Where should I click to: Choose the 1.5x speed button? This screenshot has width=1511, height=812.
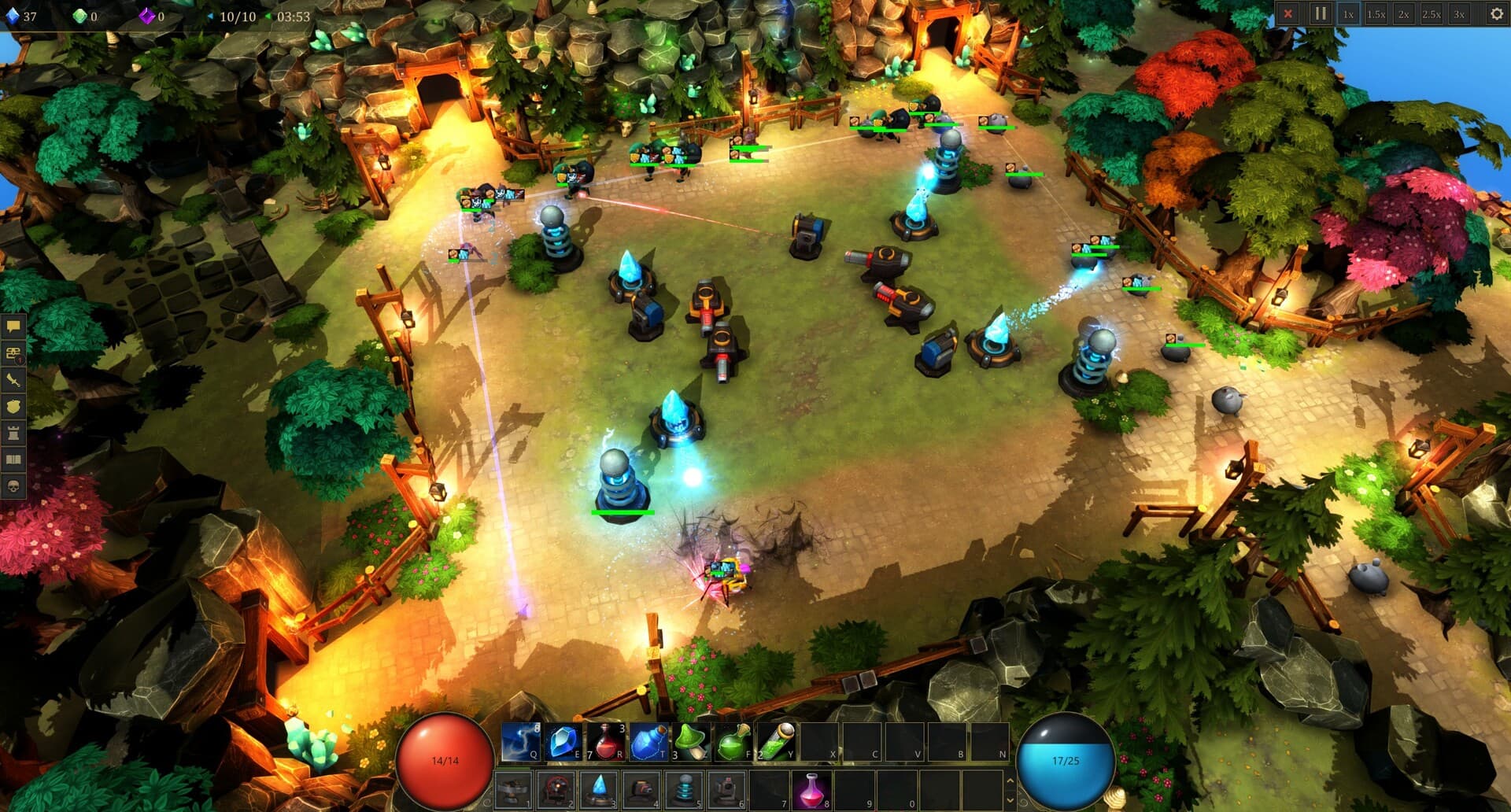[1376, 14]
